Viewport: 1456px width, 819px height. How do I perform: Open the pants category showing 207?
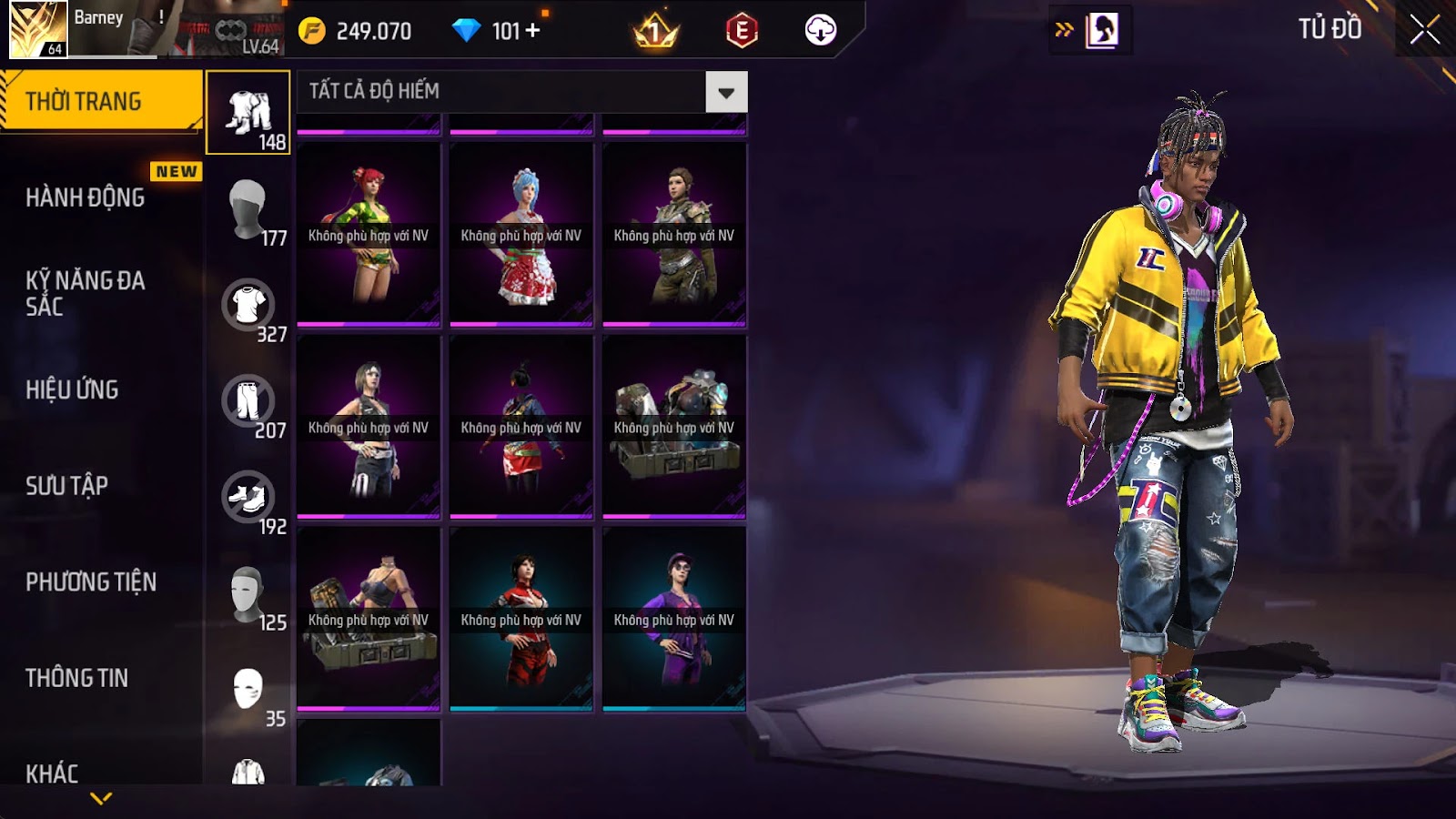pos(248,401)
